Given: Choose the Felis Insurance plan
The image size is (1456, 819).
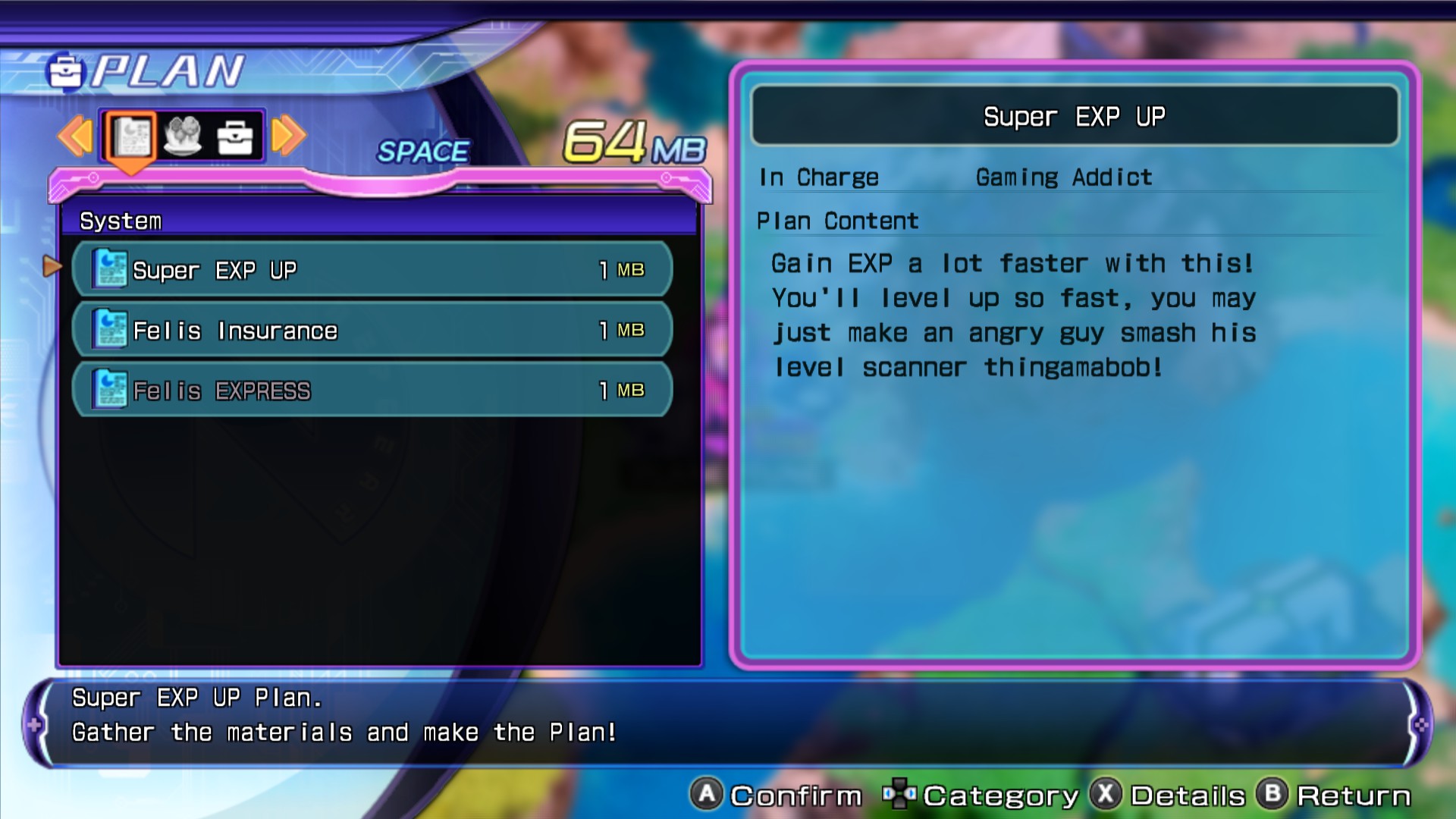Looking at the screenshot, I should pos(372,330).
